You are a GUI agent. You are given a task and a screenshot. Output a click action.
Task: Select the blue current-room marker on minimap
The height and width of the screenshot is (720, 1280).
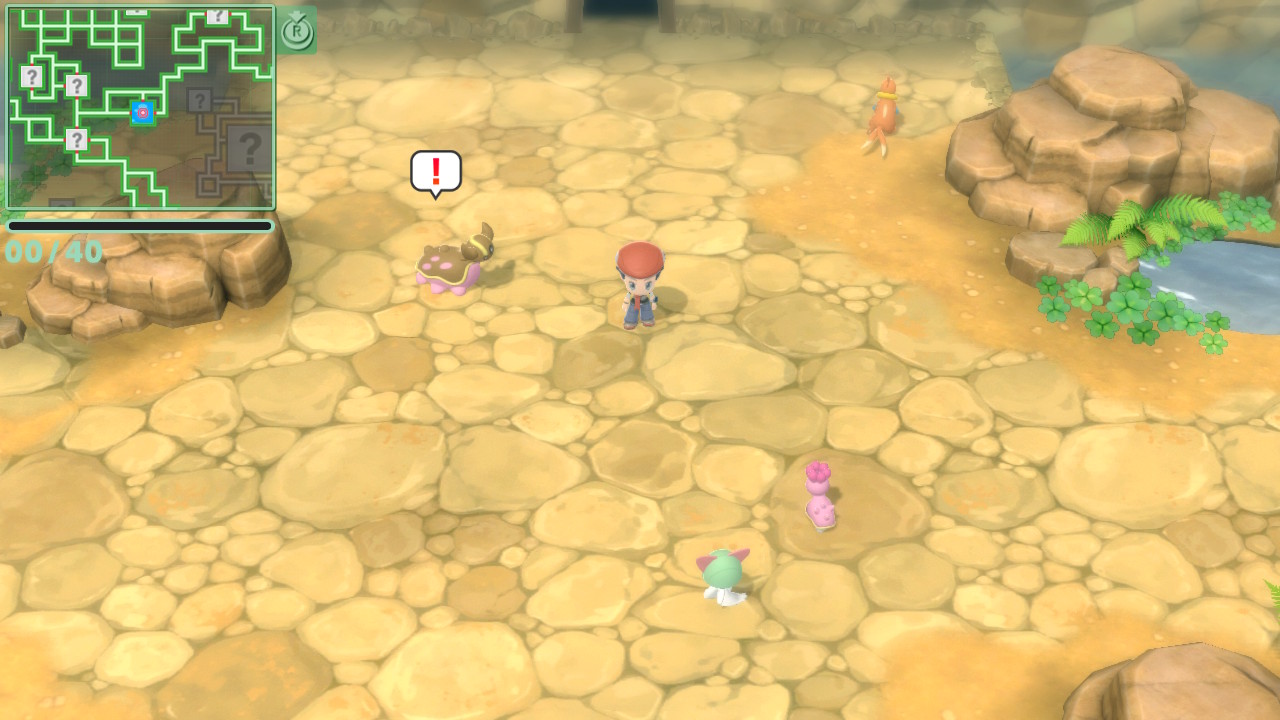[x=142, y=113]
